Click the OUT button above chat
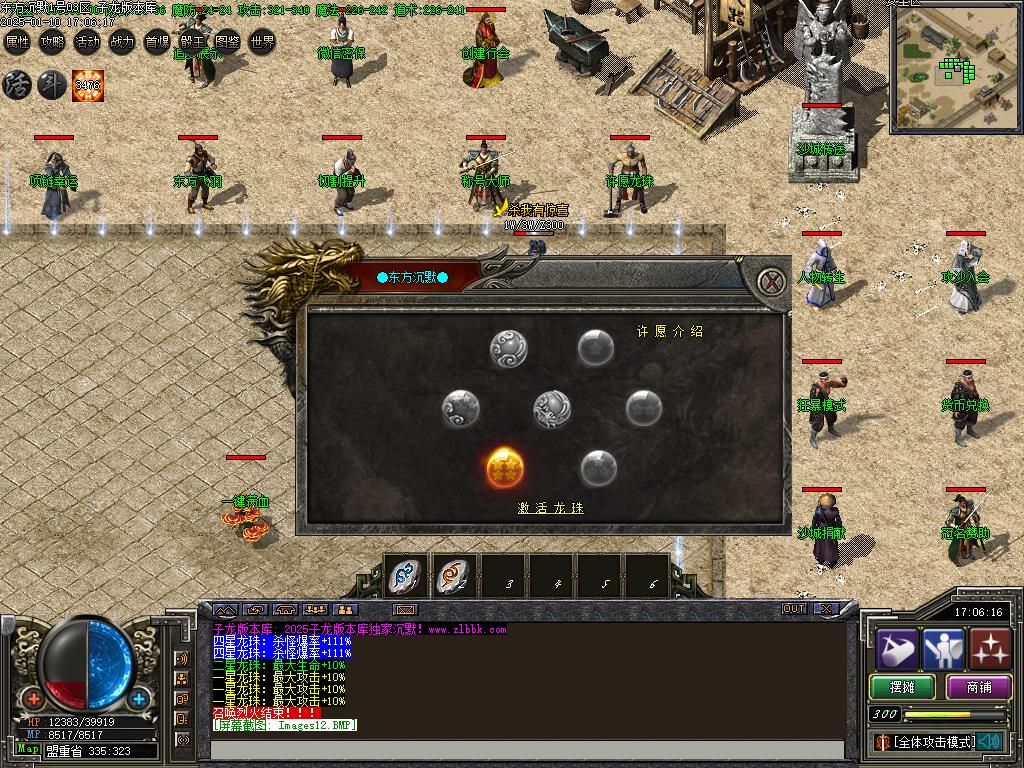The width and height of the screenshot is (1024, 768). click(794, 608)
